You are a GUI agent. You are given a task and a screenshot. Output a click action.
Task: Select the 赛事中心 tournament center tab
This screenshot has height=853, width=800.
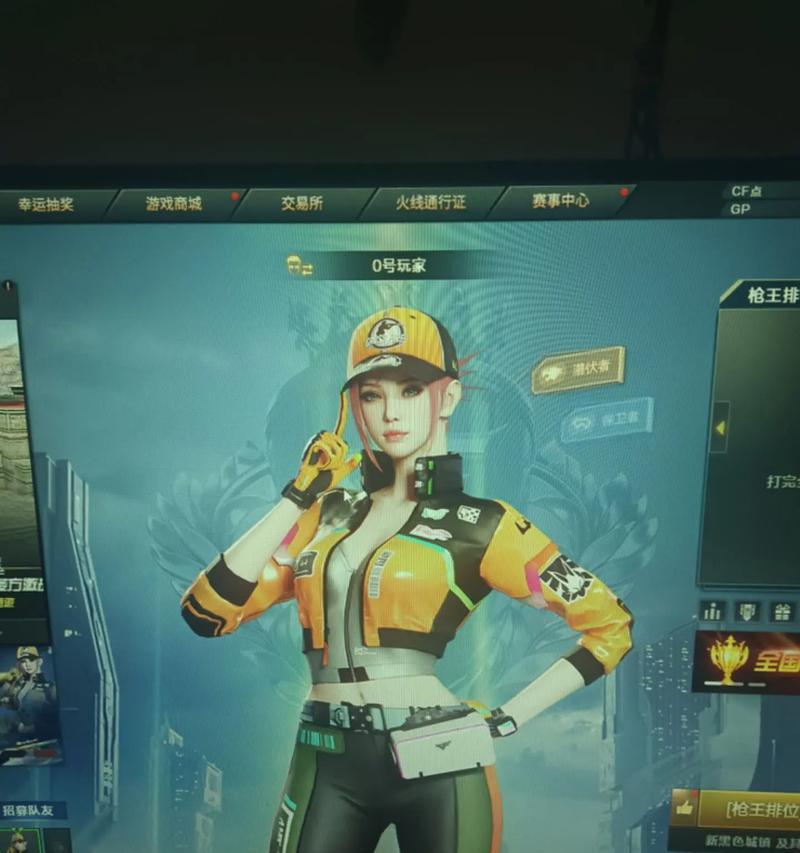[x=560, y=200]
